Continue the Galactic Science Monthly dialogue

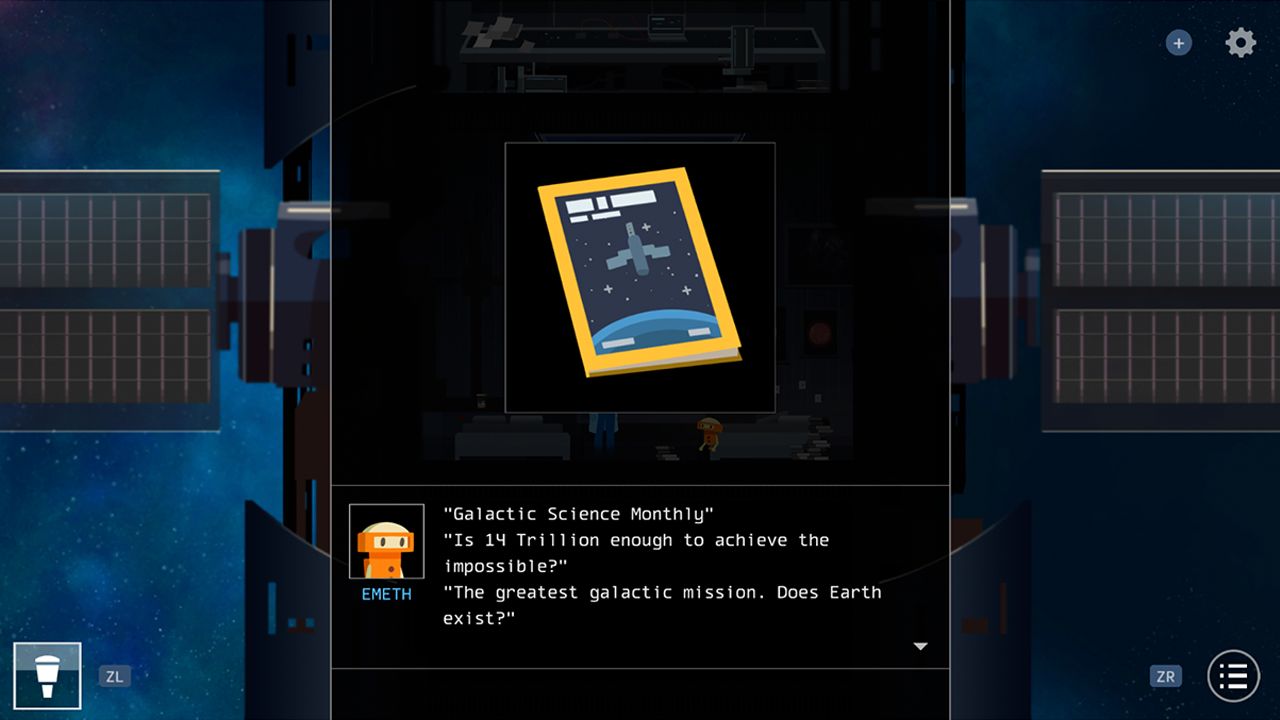920,646
